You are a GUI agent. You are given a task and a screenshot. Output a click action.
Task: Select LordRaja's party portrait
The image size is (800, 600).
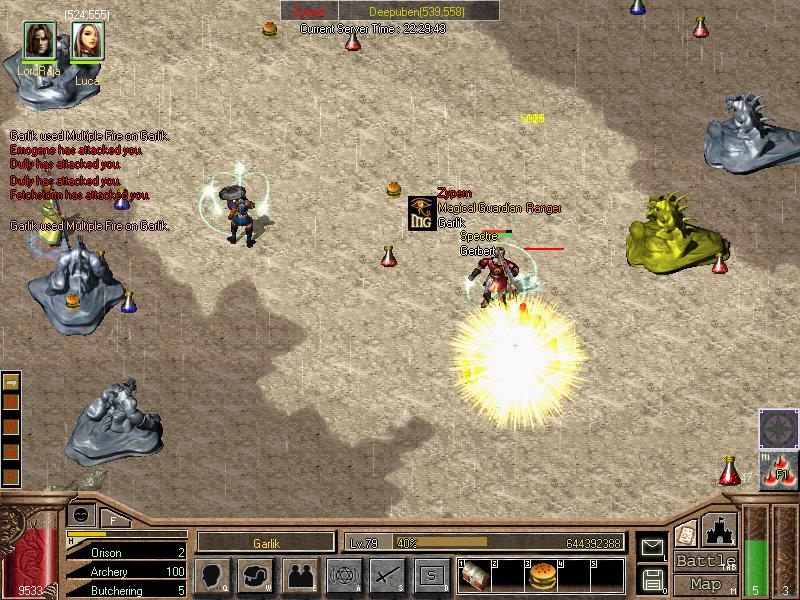[40, 41]
